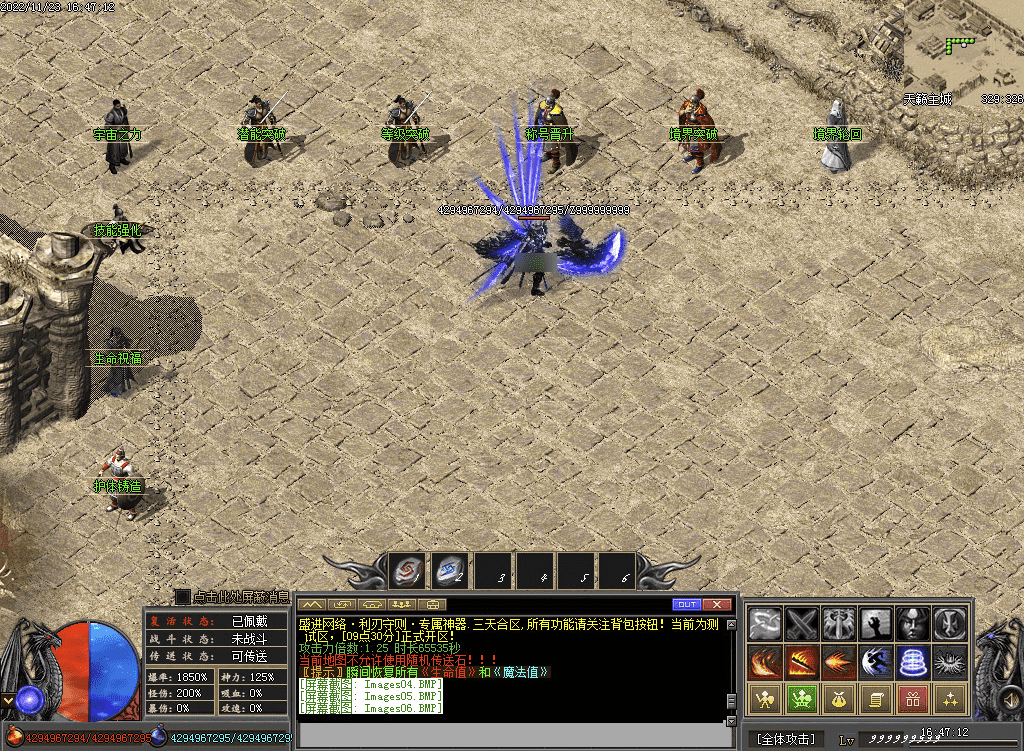Open the scroll quest log button

[875, 699]
